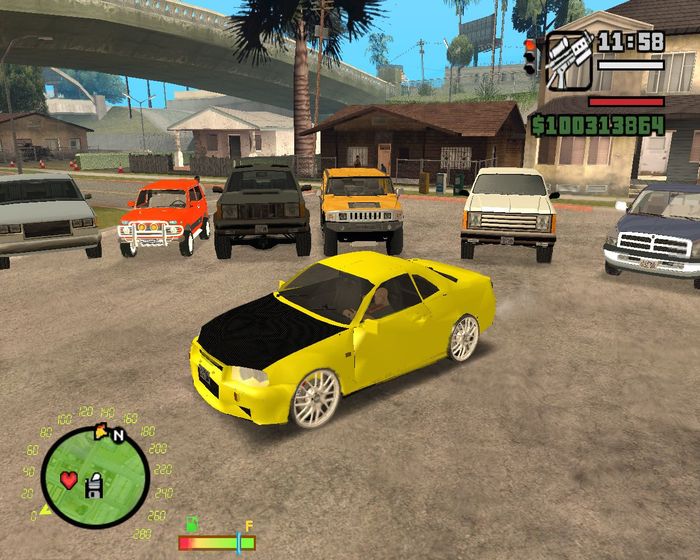Viewport: 700px width, 560px height.
Task: Click the equipped weapon icon
Action: point(569,60)
